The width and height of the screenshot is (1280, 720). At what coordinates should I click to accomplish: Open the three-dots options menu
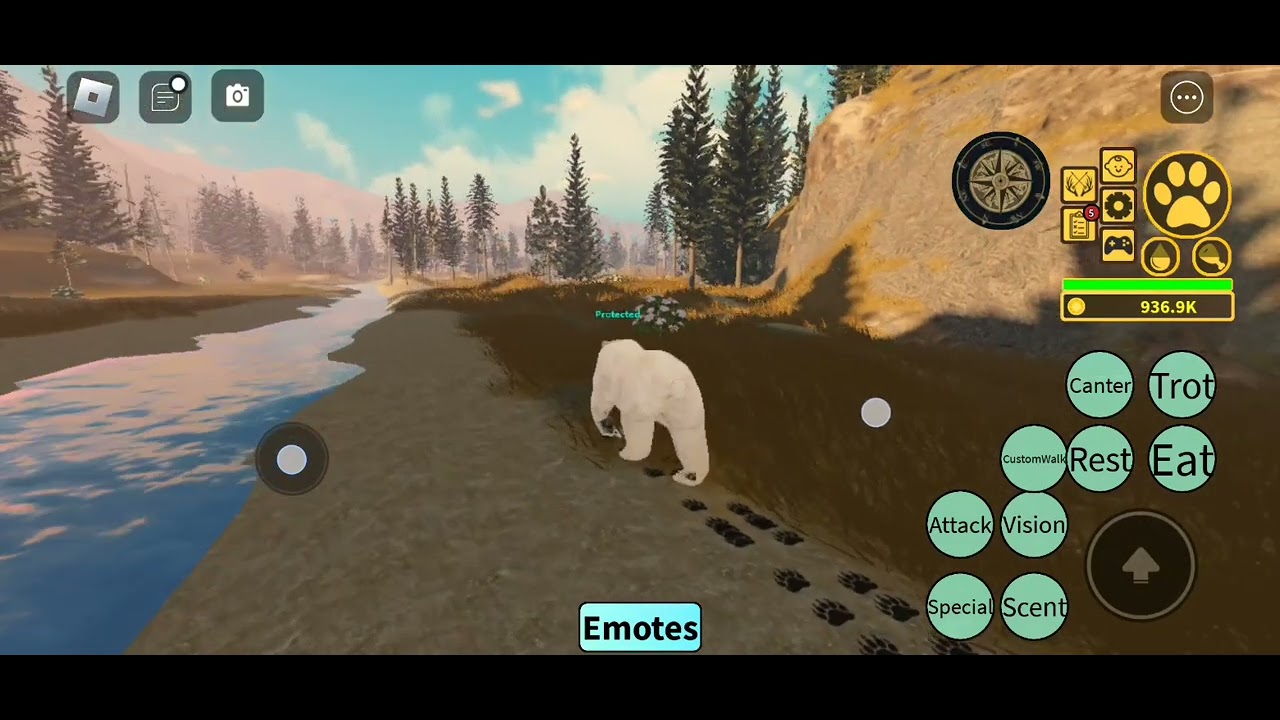(x=1187, y=97)
